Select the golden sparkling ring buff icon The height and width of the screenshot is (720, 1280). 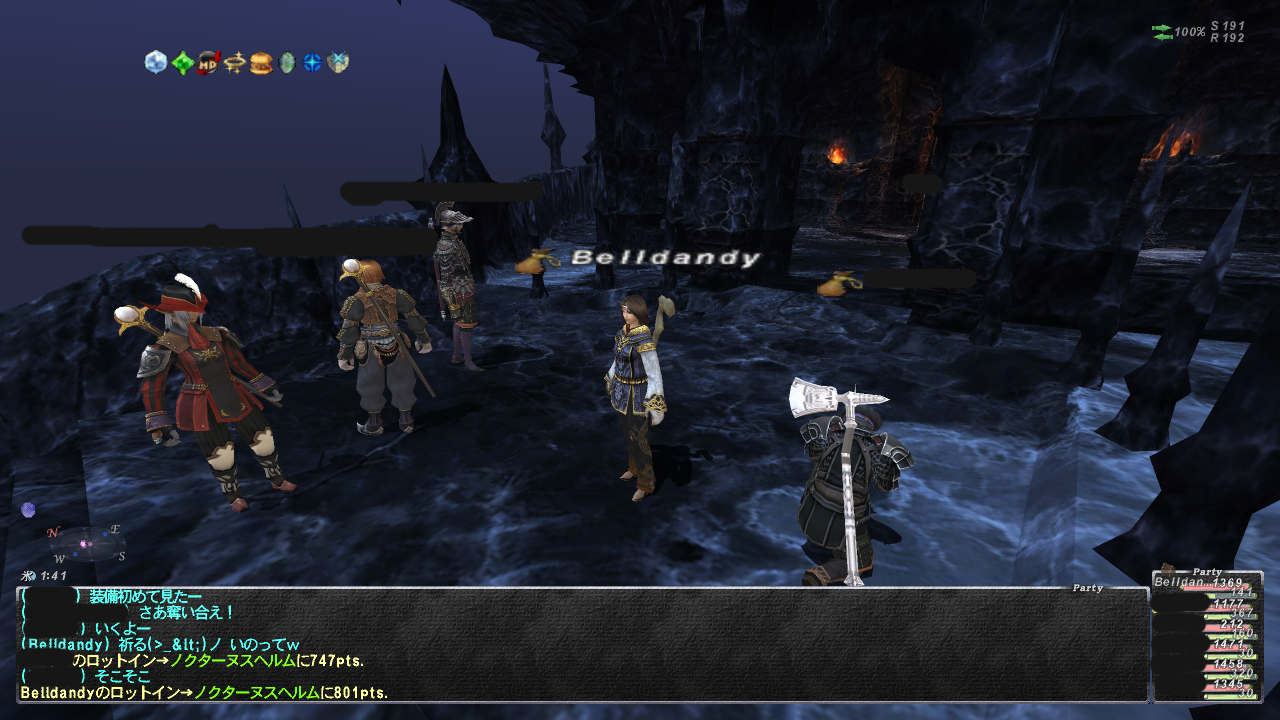235,63
